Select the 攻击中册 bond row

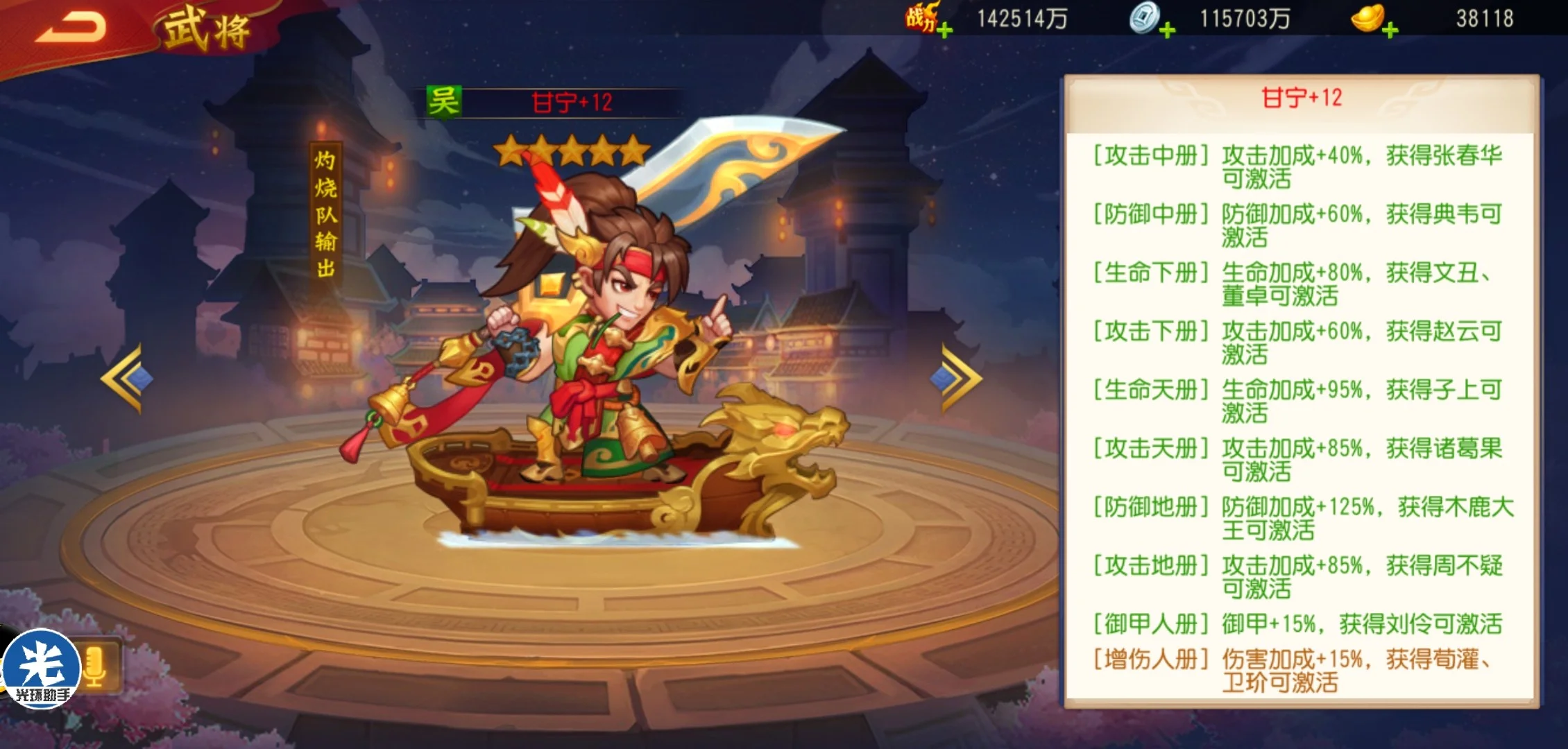pyautogui.click(x=1299, y=166)
